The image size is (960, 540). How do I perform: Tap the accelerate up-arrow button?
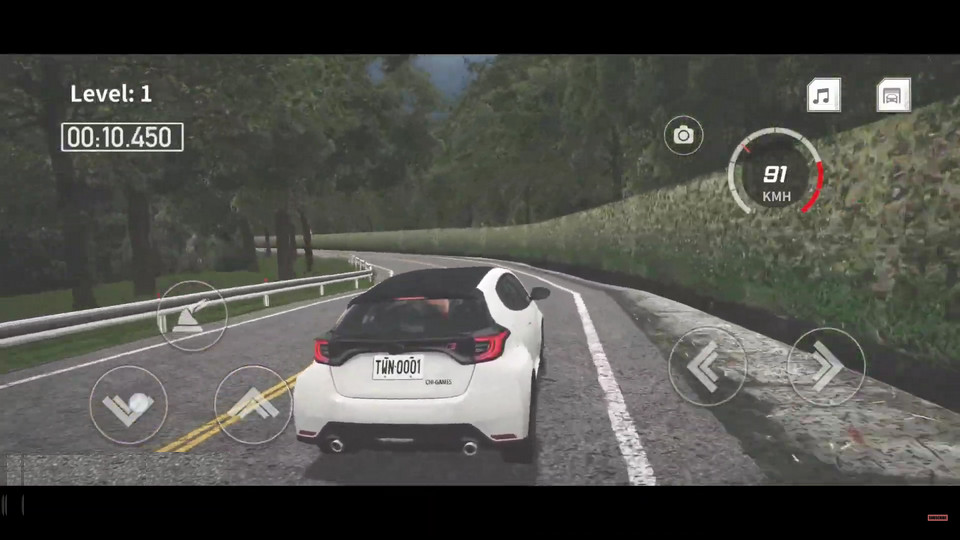253,404
